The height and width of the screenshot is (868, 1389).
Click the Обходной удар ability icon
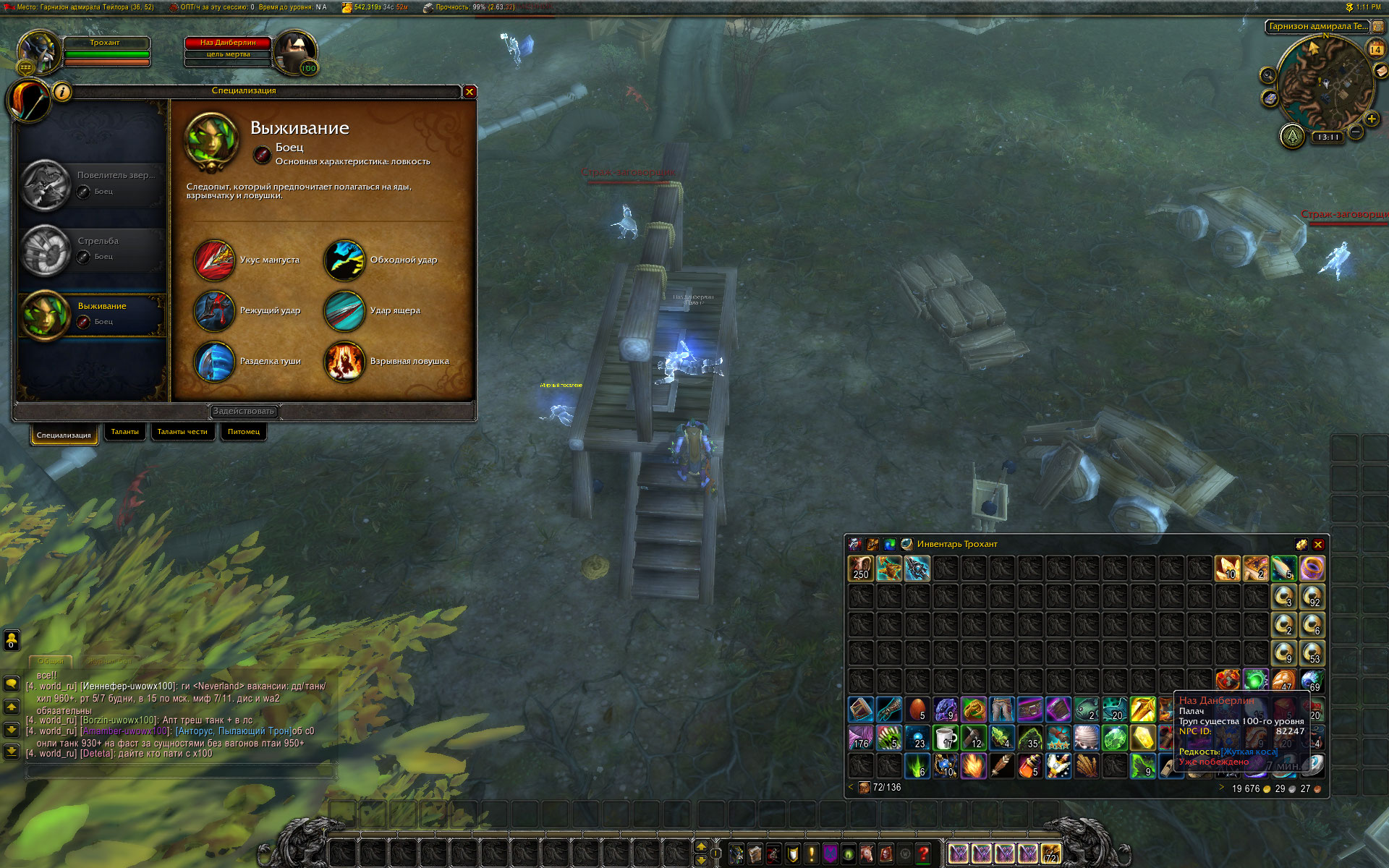[x=344, y=260]
